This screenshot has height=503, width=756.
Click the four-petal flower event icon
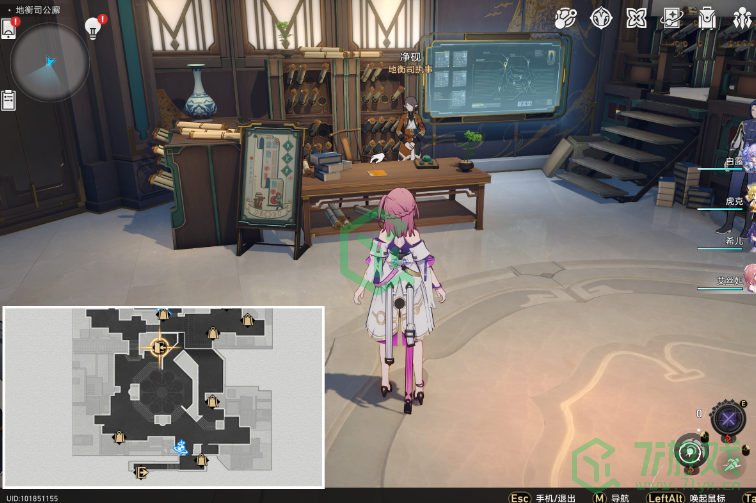(636, 18)
